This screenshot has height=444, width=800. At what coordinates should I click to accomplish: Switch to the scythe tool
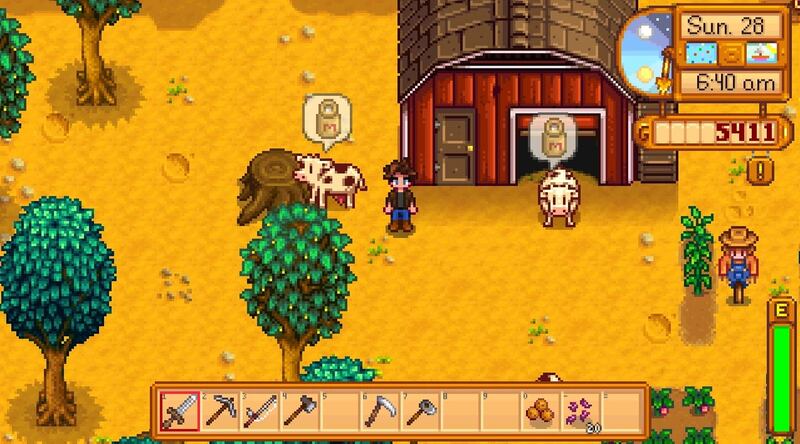379,410
